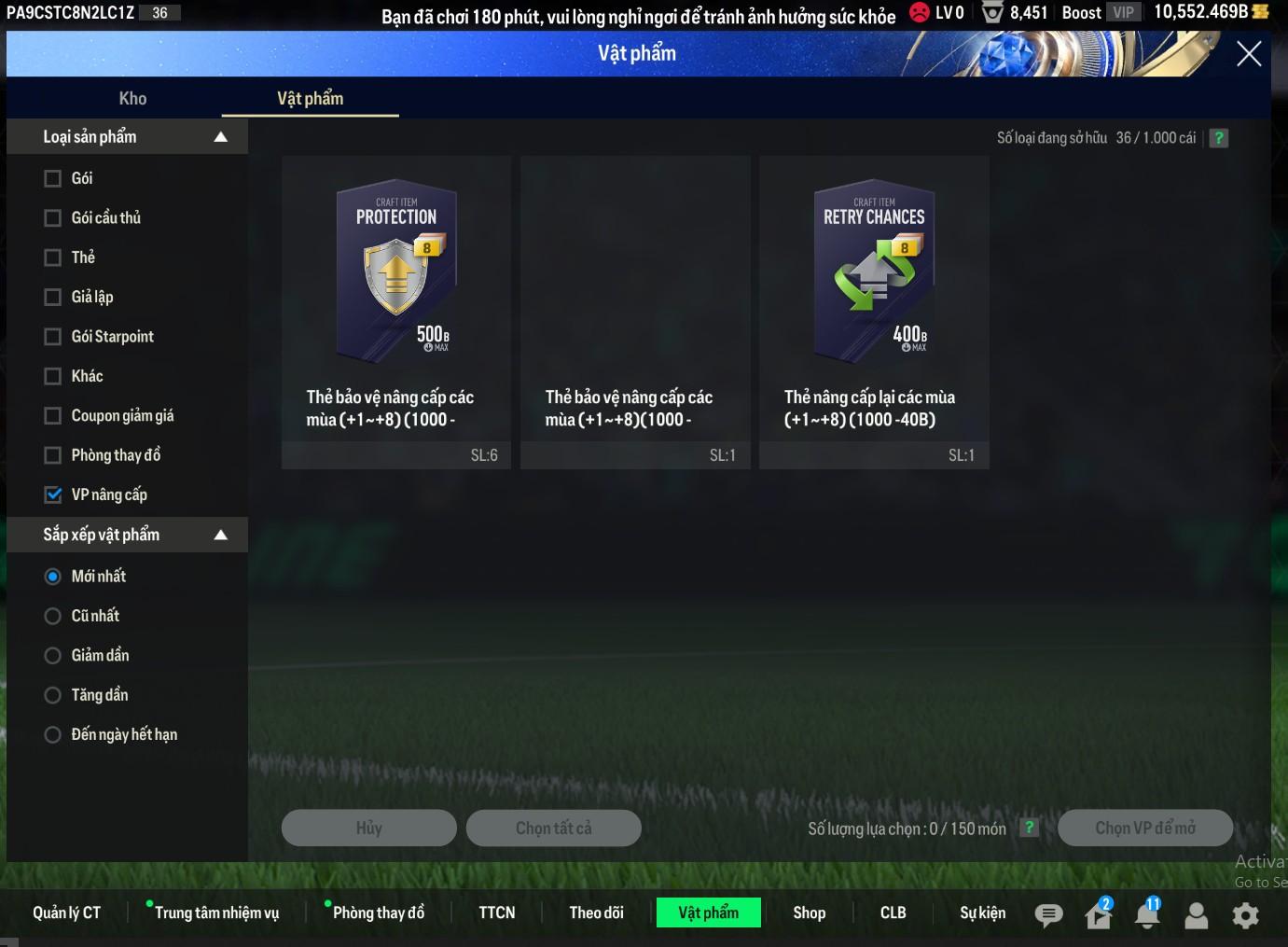
Task: Open notifications bell icon
Action: (x=1147, y=915)
